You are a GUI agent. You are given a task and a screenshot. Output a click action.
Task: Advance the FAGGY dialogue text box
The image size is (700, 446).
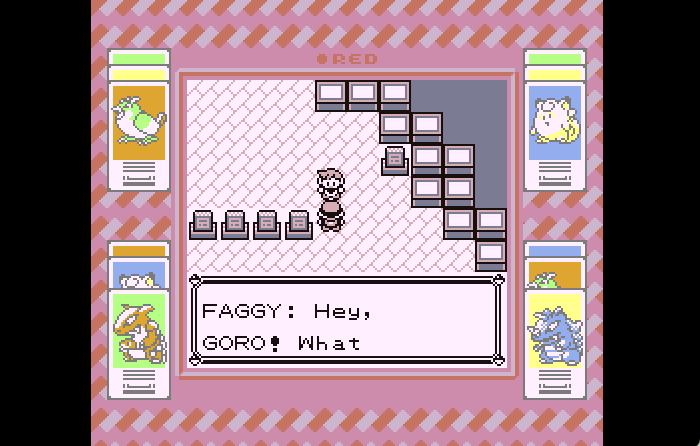[346, 321]
